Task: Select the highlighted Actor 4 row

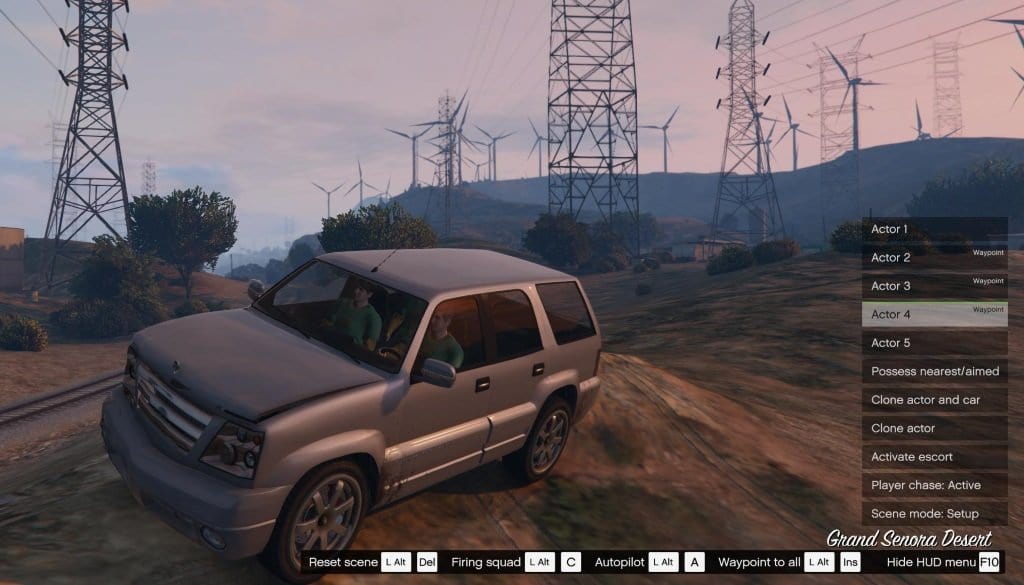Action: point(934,314)
